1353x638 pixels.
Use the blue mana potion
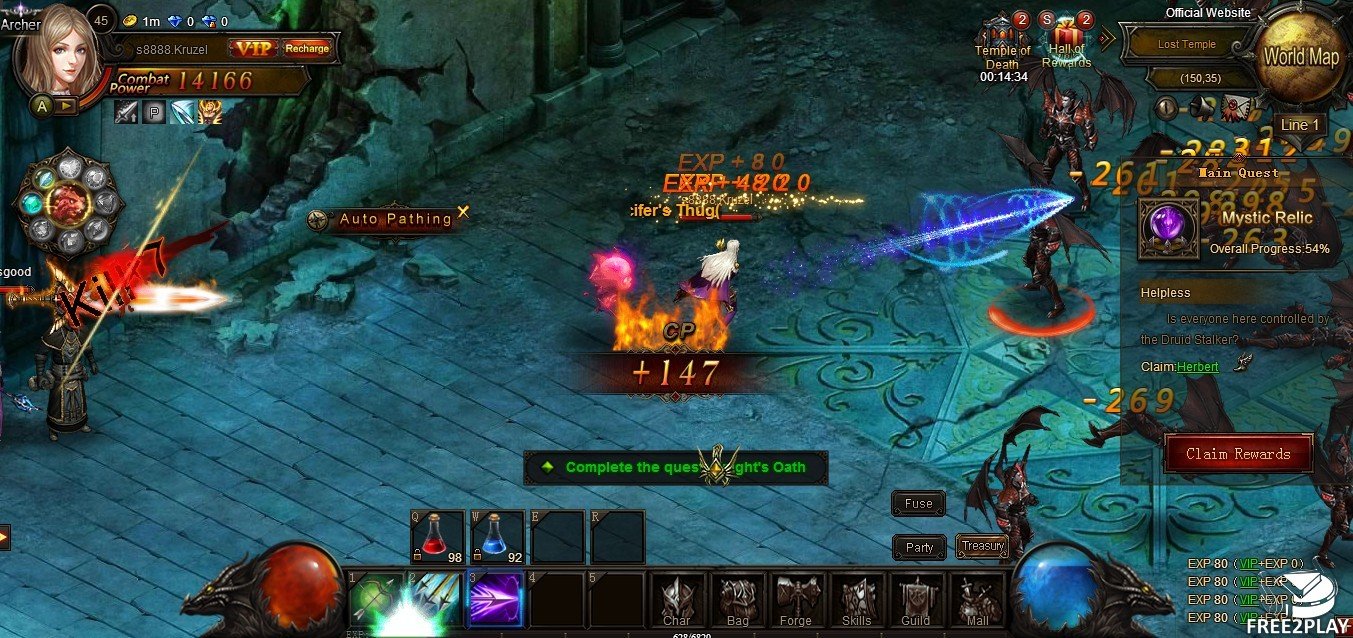click(x=497, y=537)
